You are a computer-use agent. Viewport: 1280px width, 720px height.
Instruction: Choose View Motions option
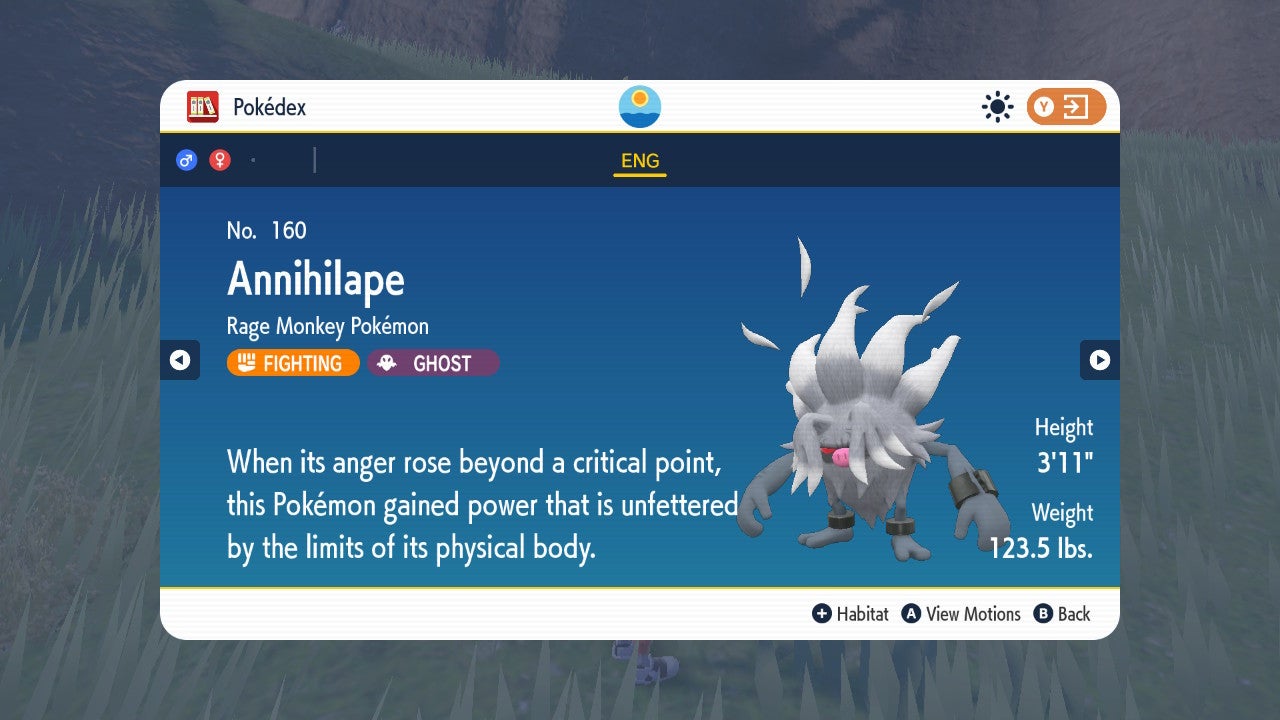click(961, 614)
